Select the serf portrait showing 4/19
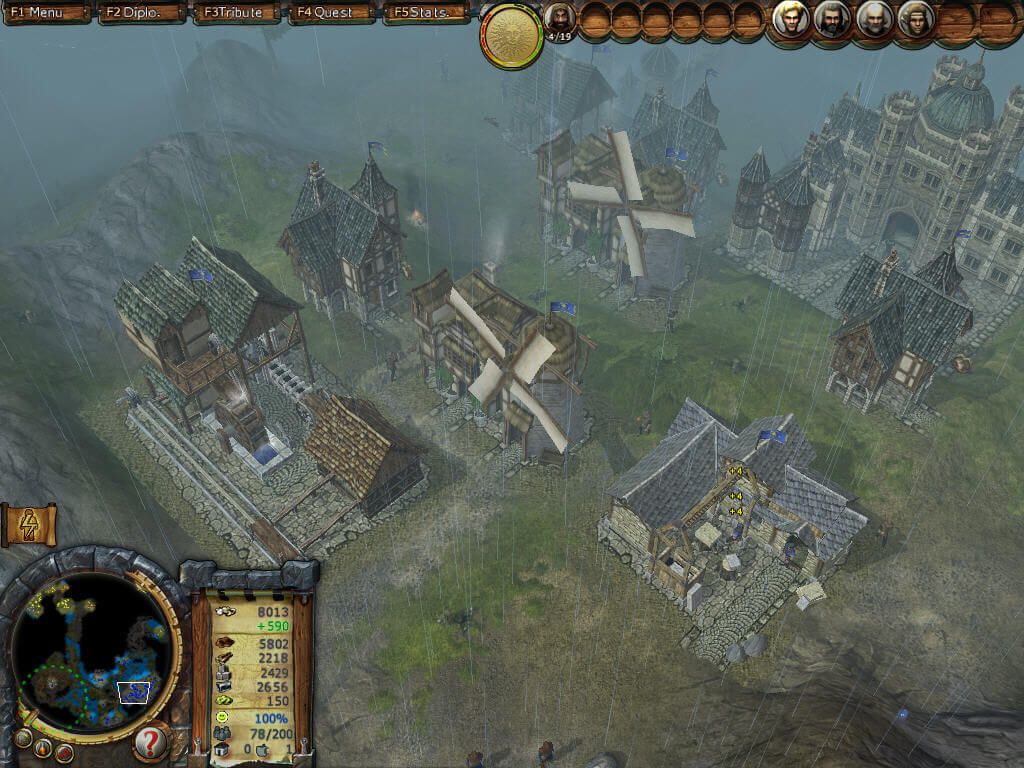 (x=559, y=18)
